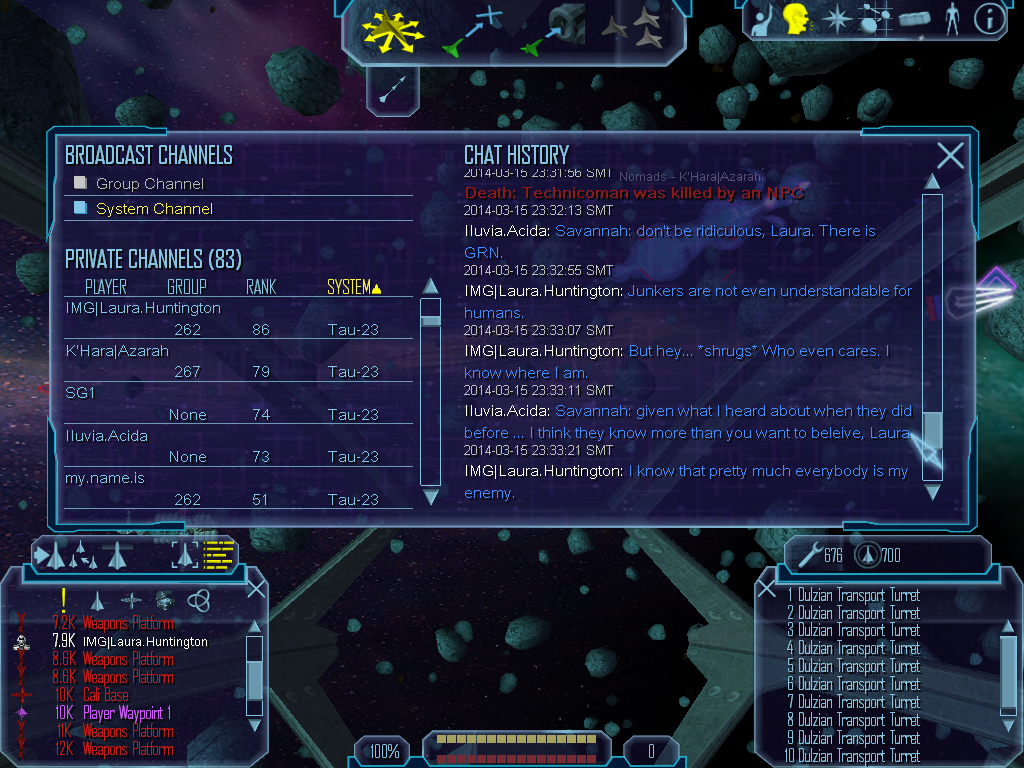Image resolution: width=1024 pixels, height=768 pixels.
Task: Select Player Waypoint 1 in the contact list
Action: (127, 713)
